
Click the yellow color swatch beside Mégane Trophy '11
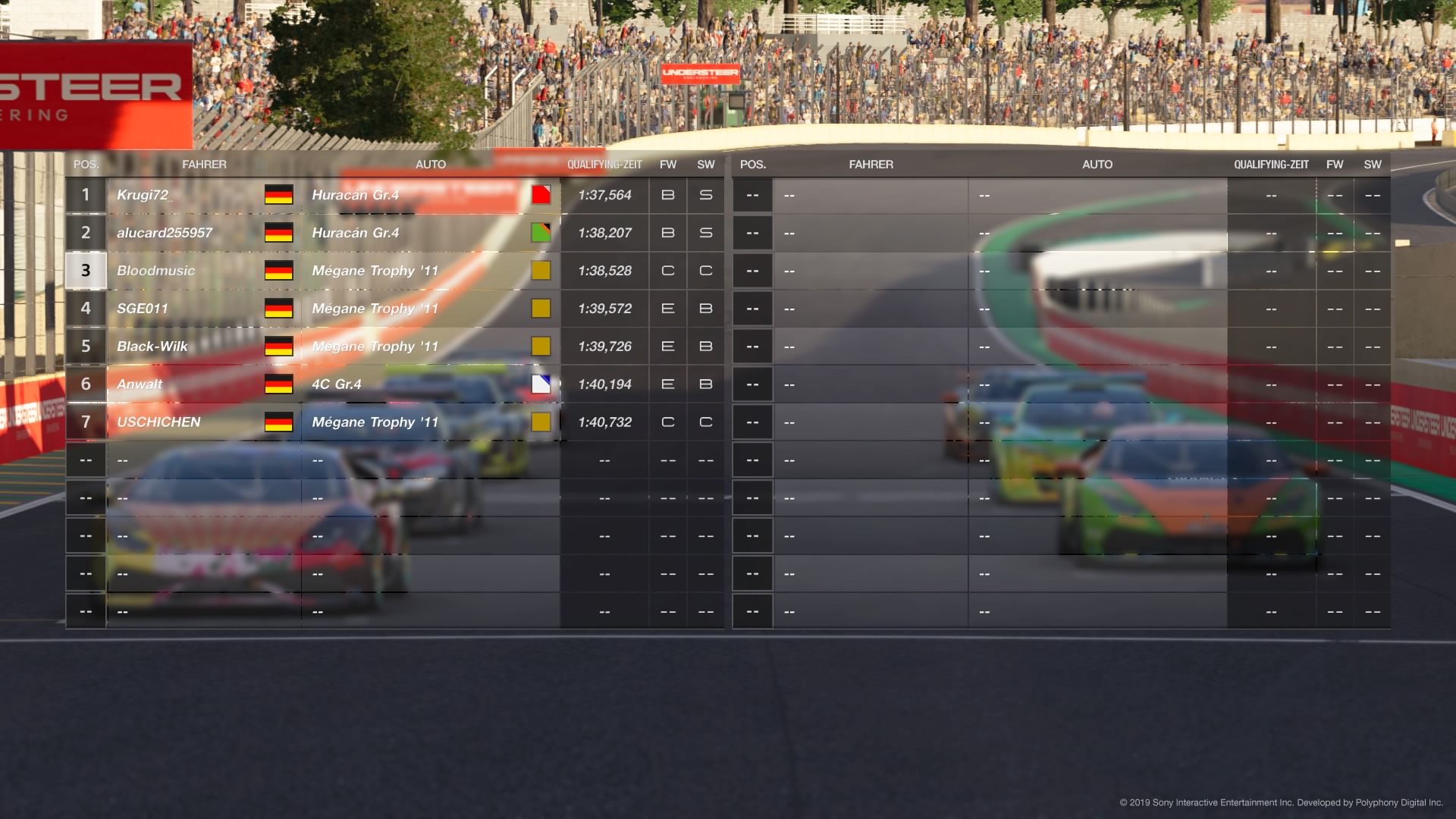click(x=541, y=271)
